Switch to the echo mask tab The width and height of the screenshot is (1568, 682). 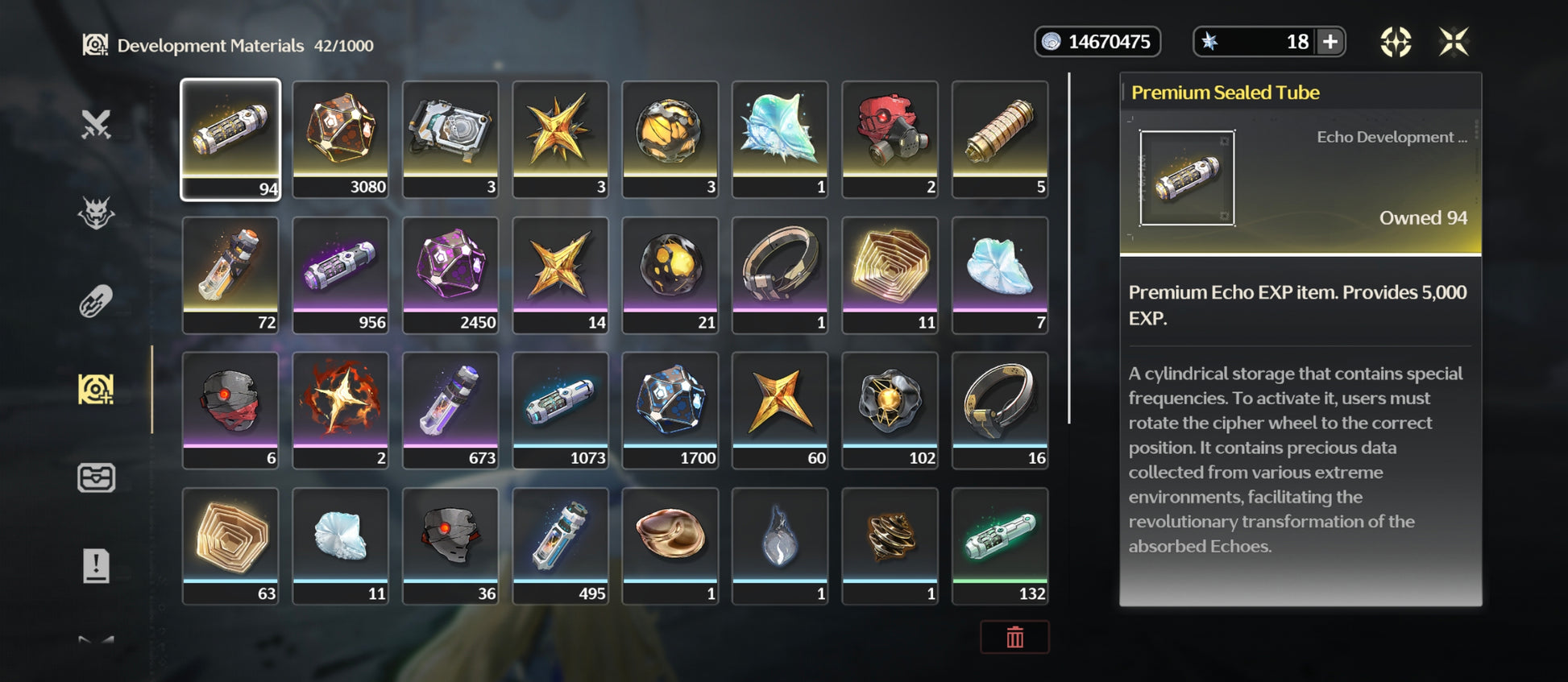[x=96, y=213]
